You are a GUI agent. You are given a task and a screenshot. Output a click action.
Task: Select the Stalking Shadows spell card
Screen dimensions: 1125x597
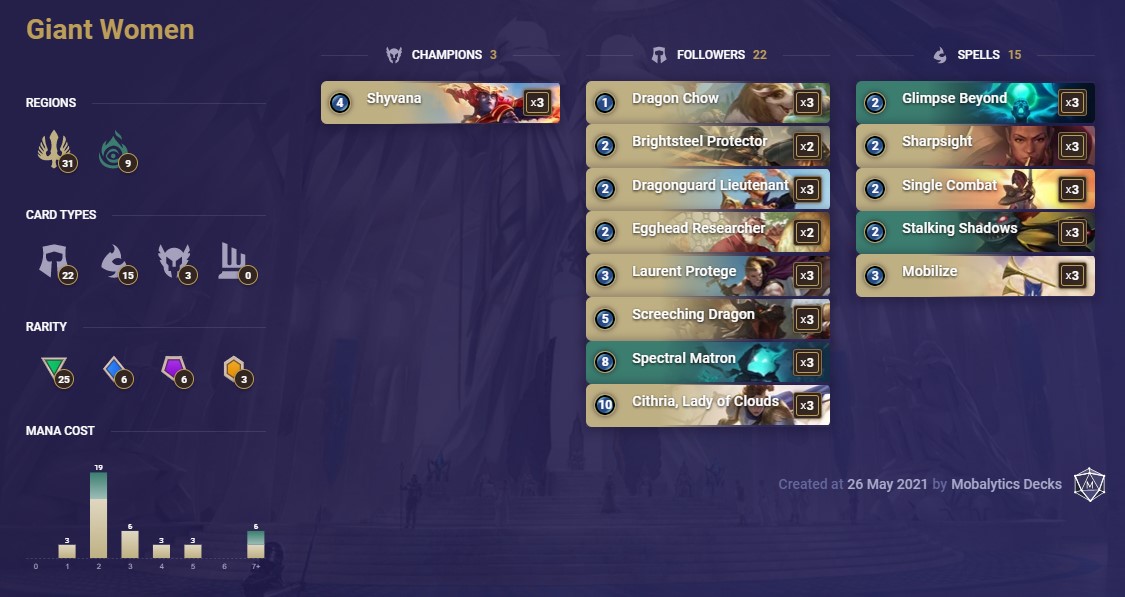(975, 232)
